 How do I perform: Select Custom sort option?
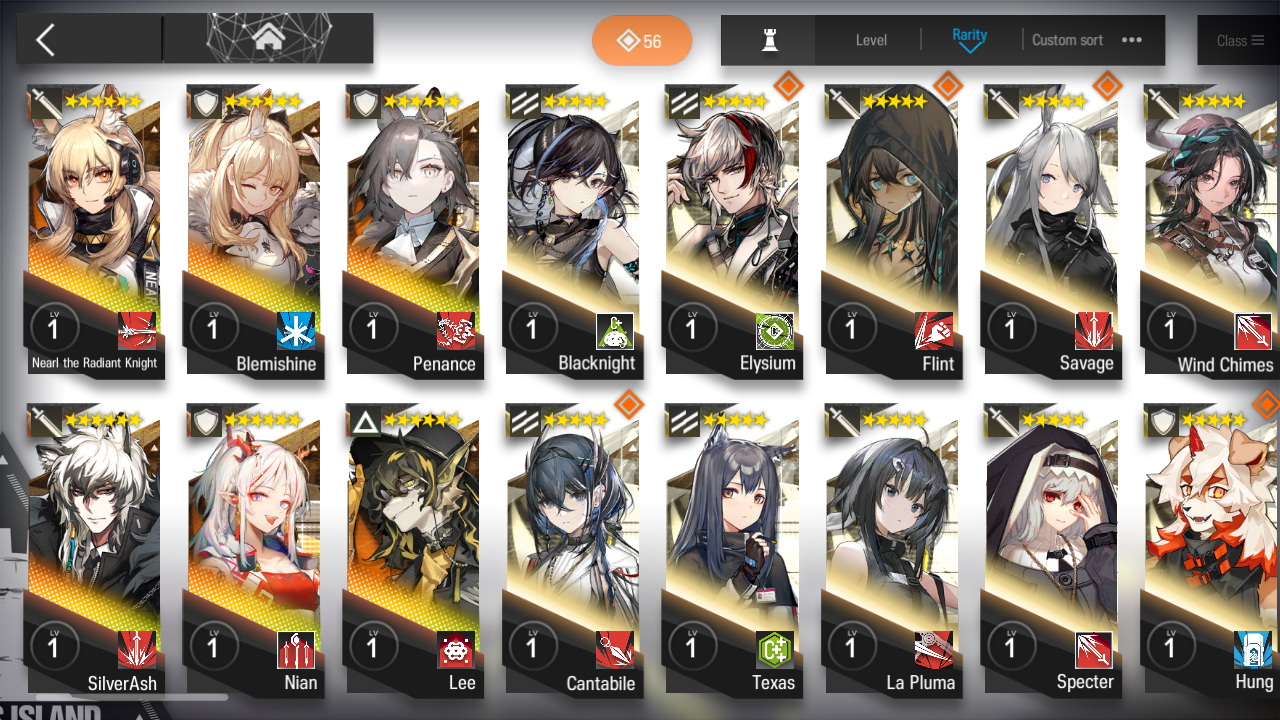pyautogui.click(x=1066, y=40)
